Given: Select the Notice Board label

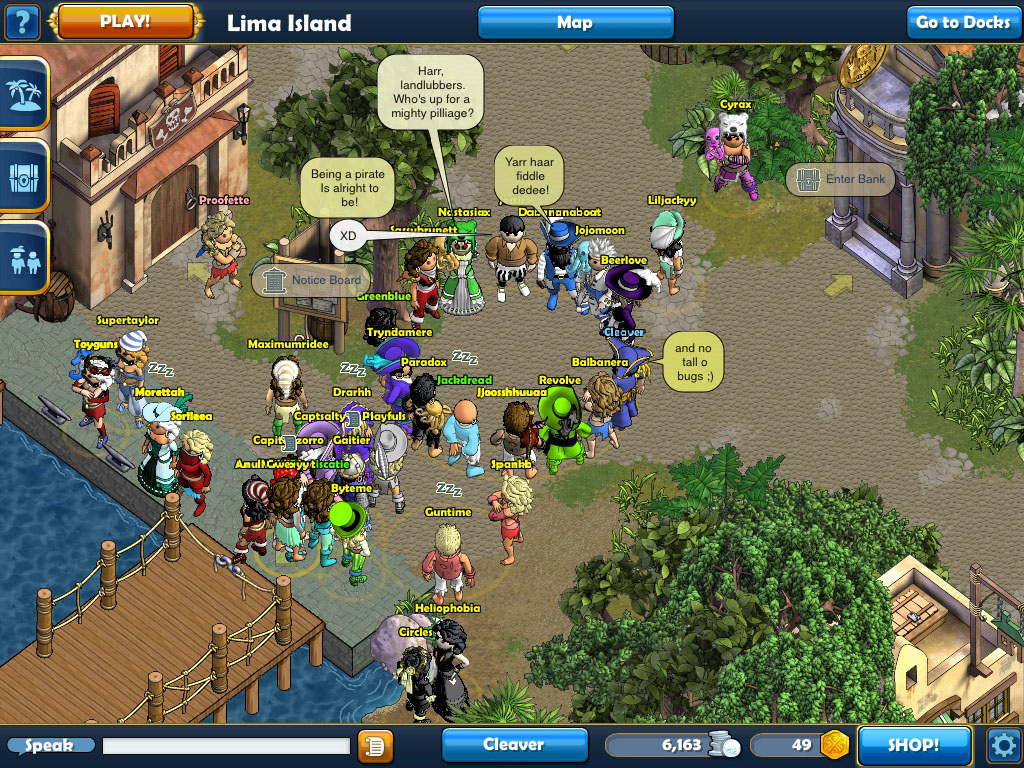Looking at the screenshot, I should coord(310,281).
